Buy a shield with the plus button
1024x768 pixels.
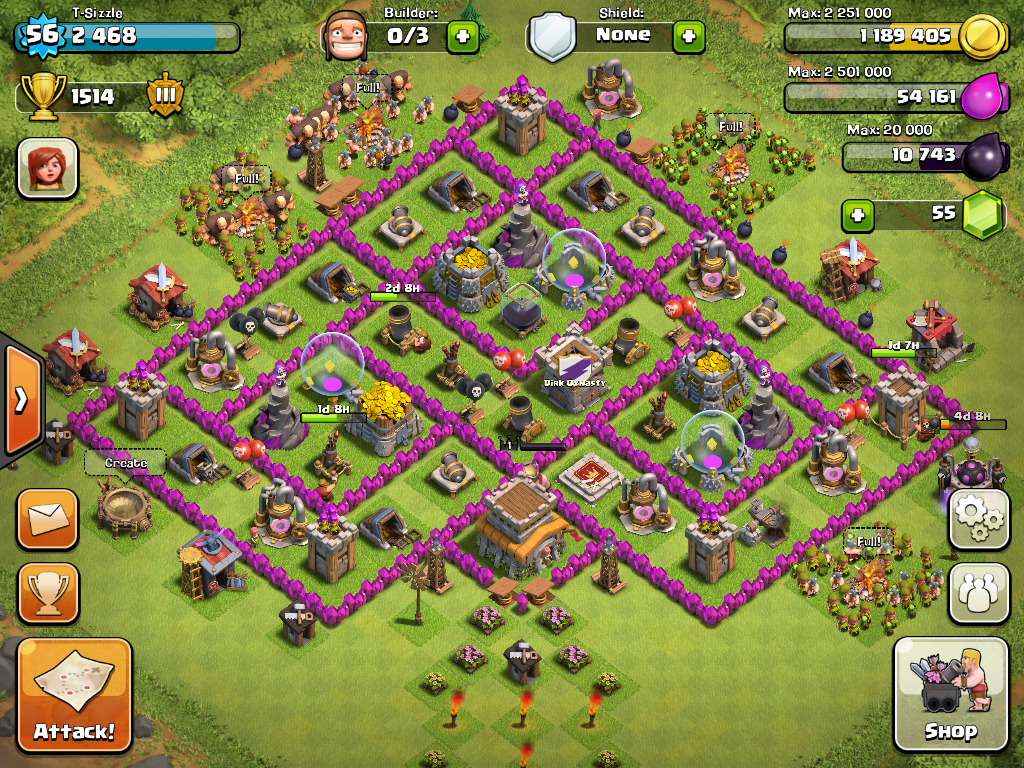pos(688,37)
